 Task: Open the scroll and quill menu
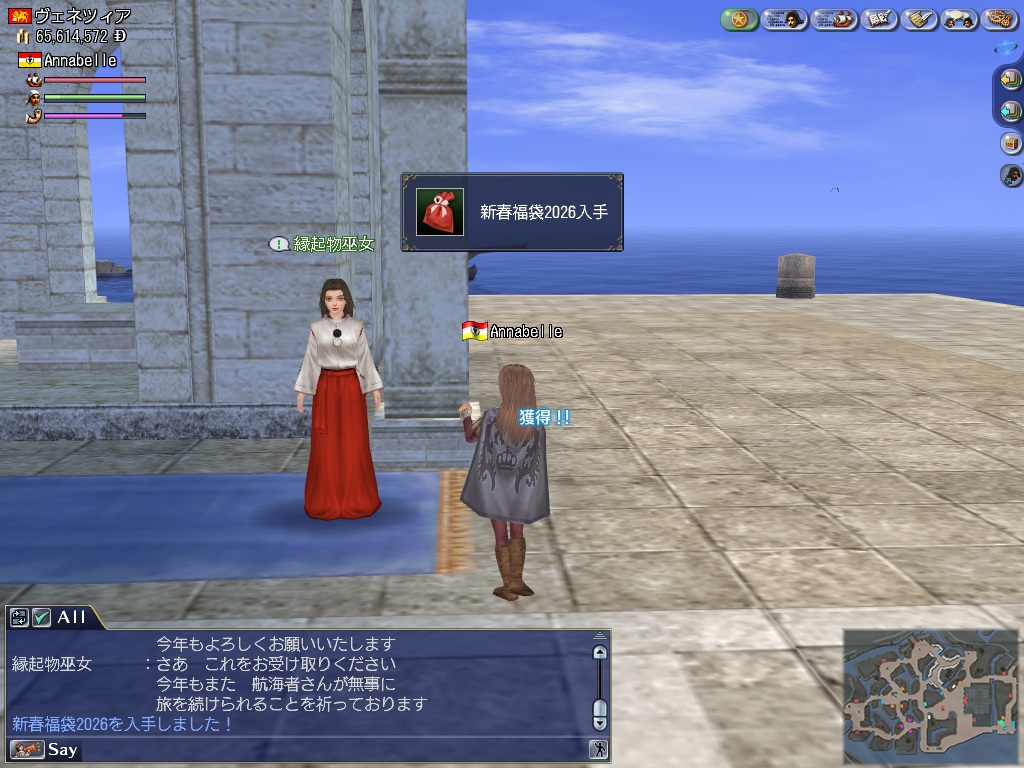(917, 19)
